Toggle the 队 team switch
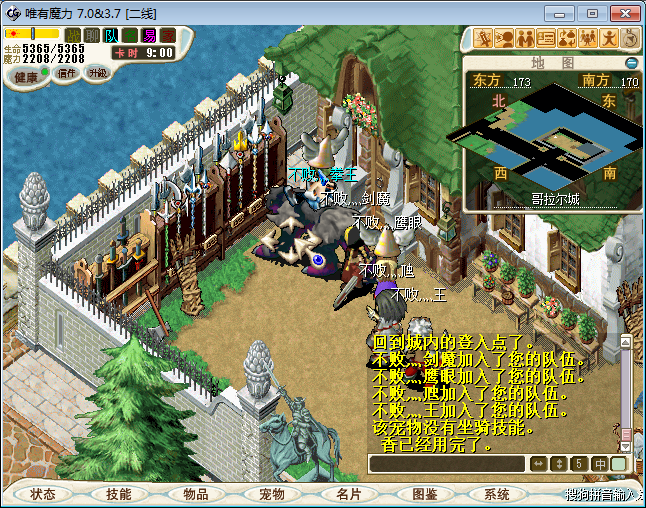 [110, 35]
